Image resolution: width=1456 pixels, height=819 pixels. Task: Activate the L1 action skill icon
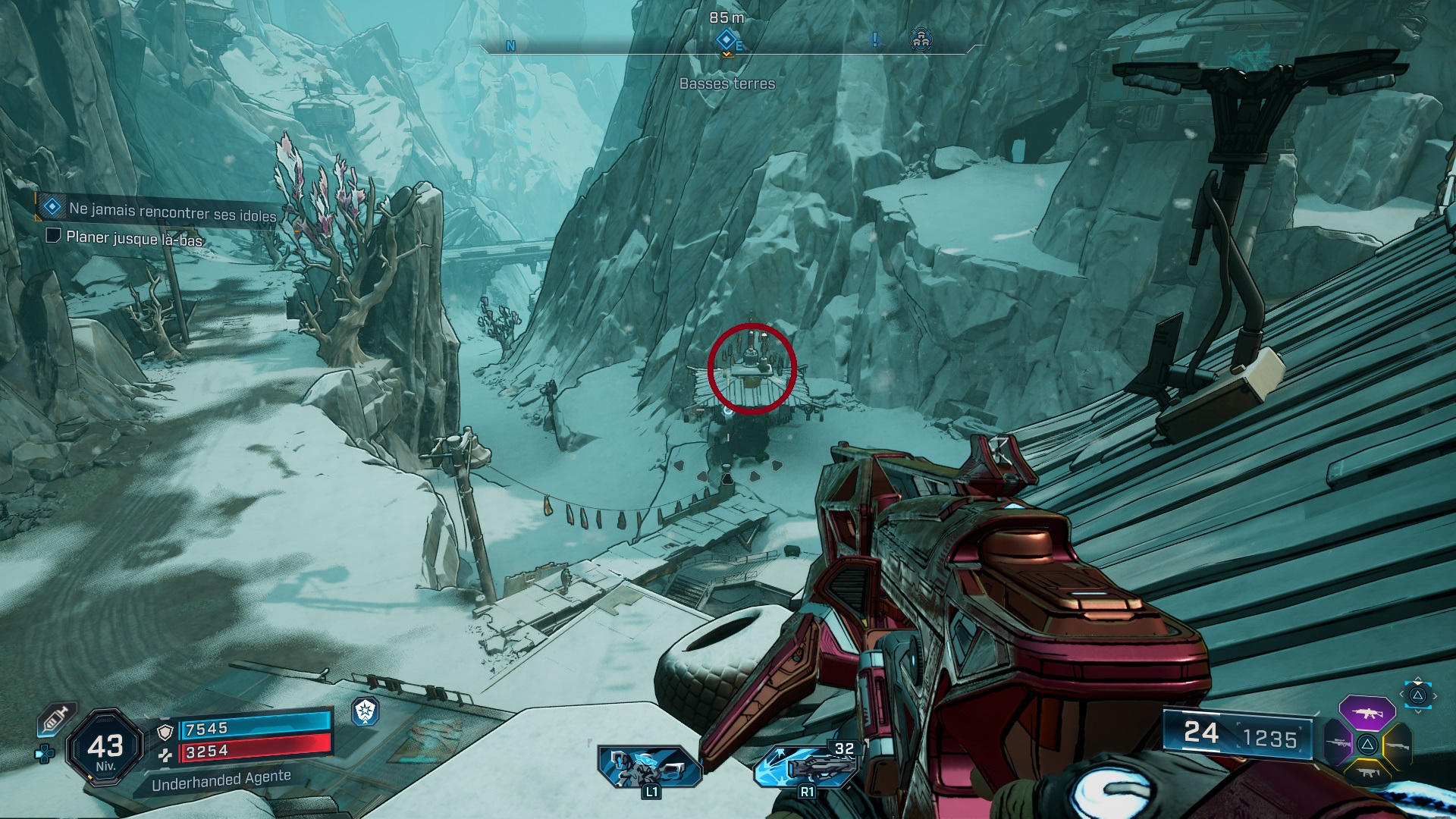(x=648, y=766)
